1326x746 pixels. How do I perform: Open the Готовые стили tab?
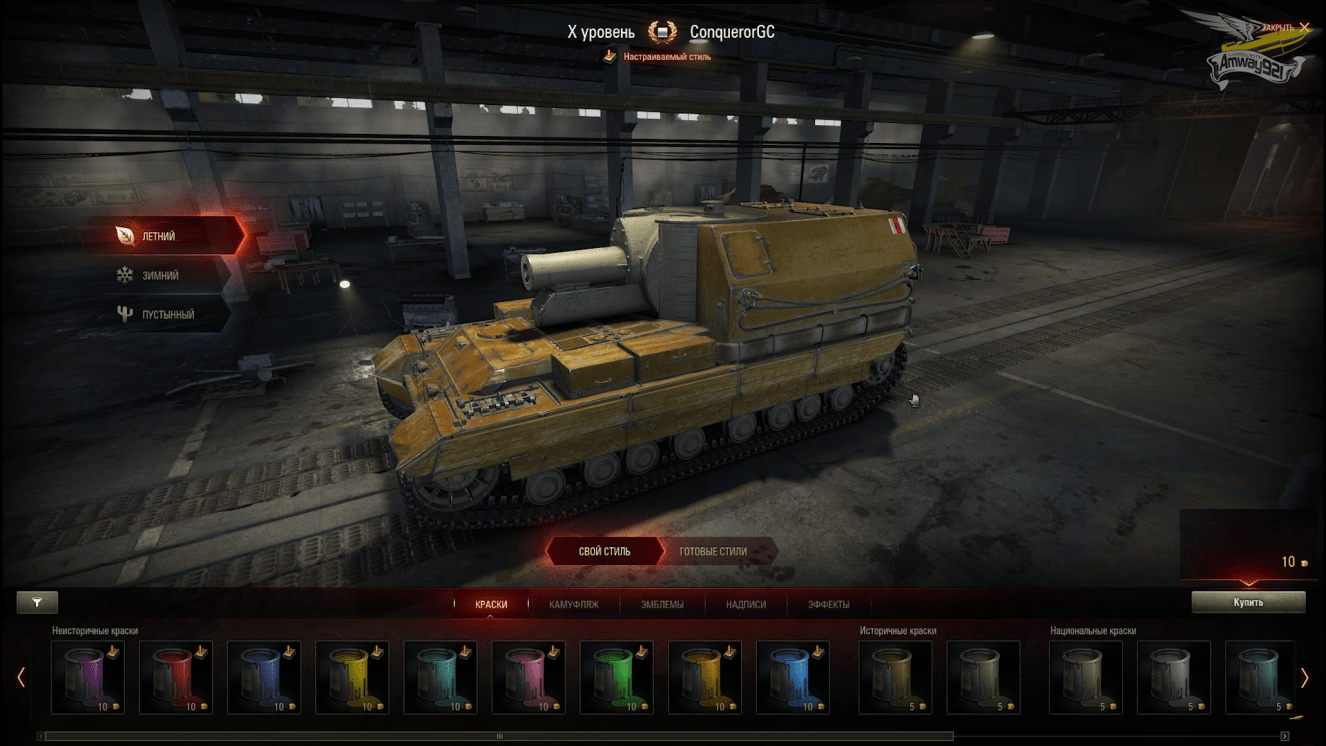[x=713, y=551]
